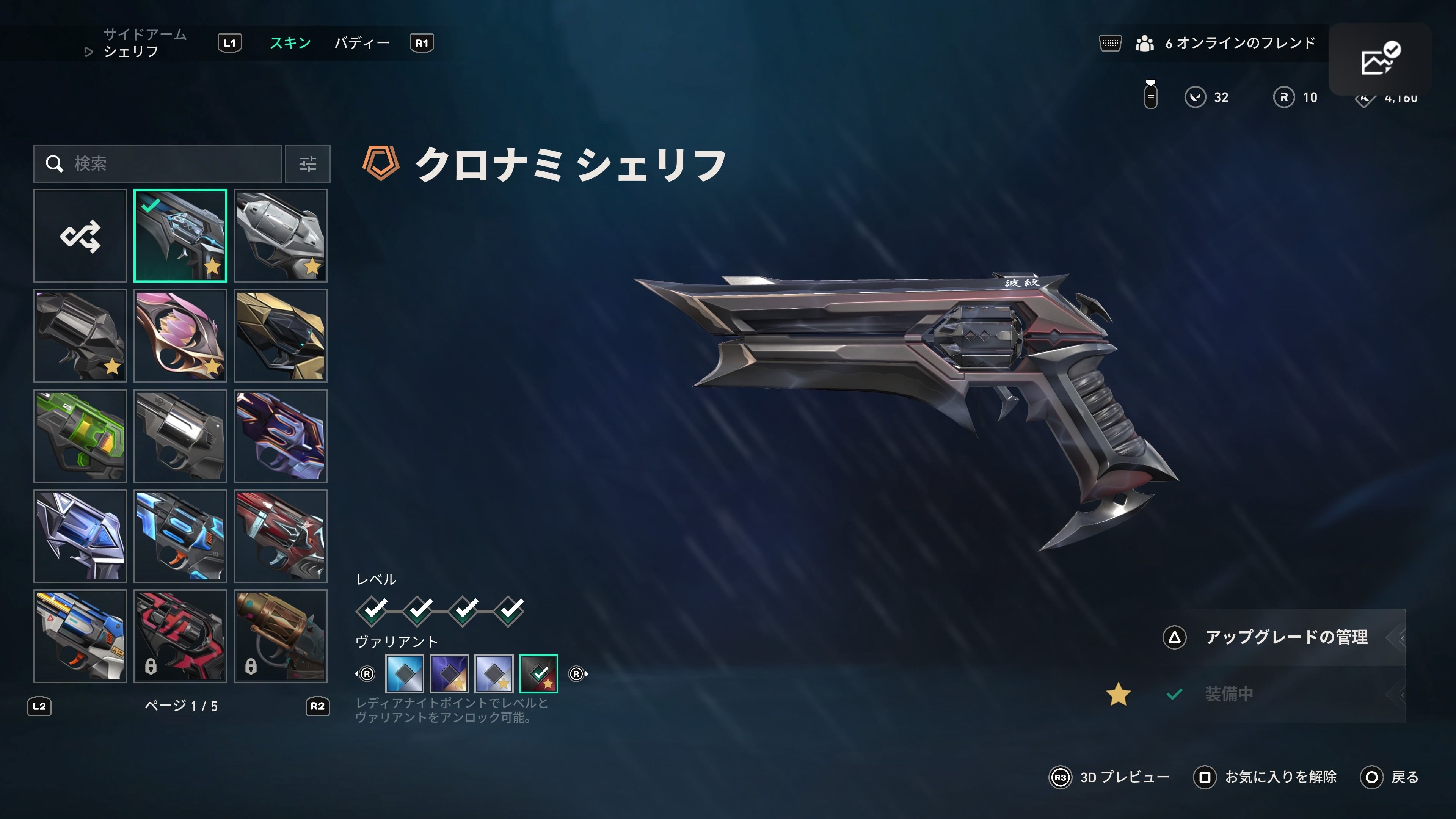Choose the black and gold Sheriff skin

click(280, 336)
